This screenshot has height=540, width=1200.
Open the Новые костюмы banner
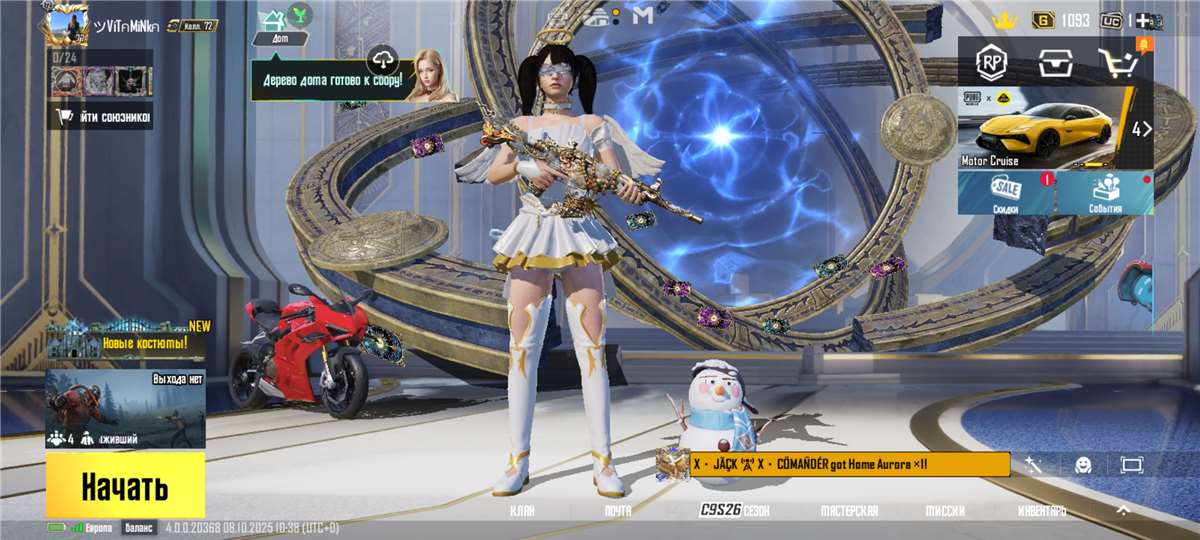(127, 342)
